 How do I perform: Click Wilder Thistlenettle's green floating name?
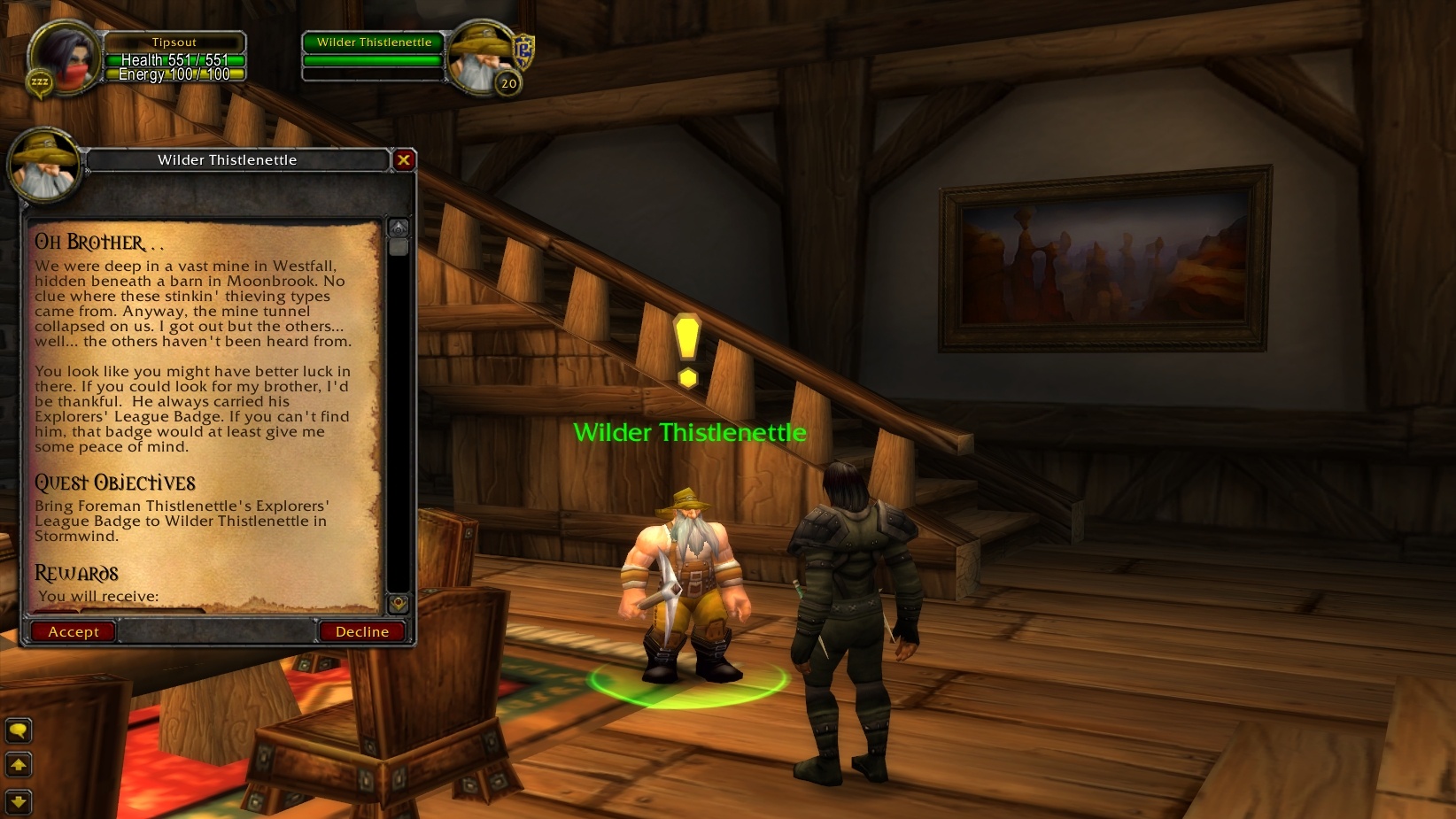click(690, 433)
